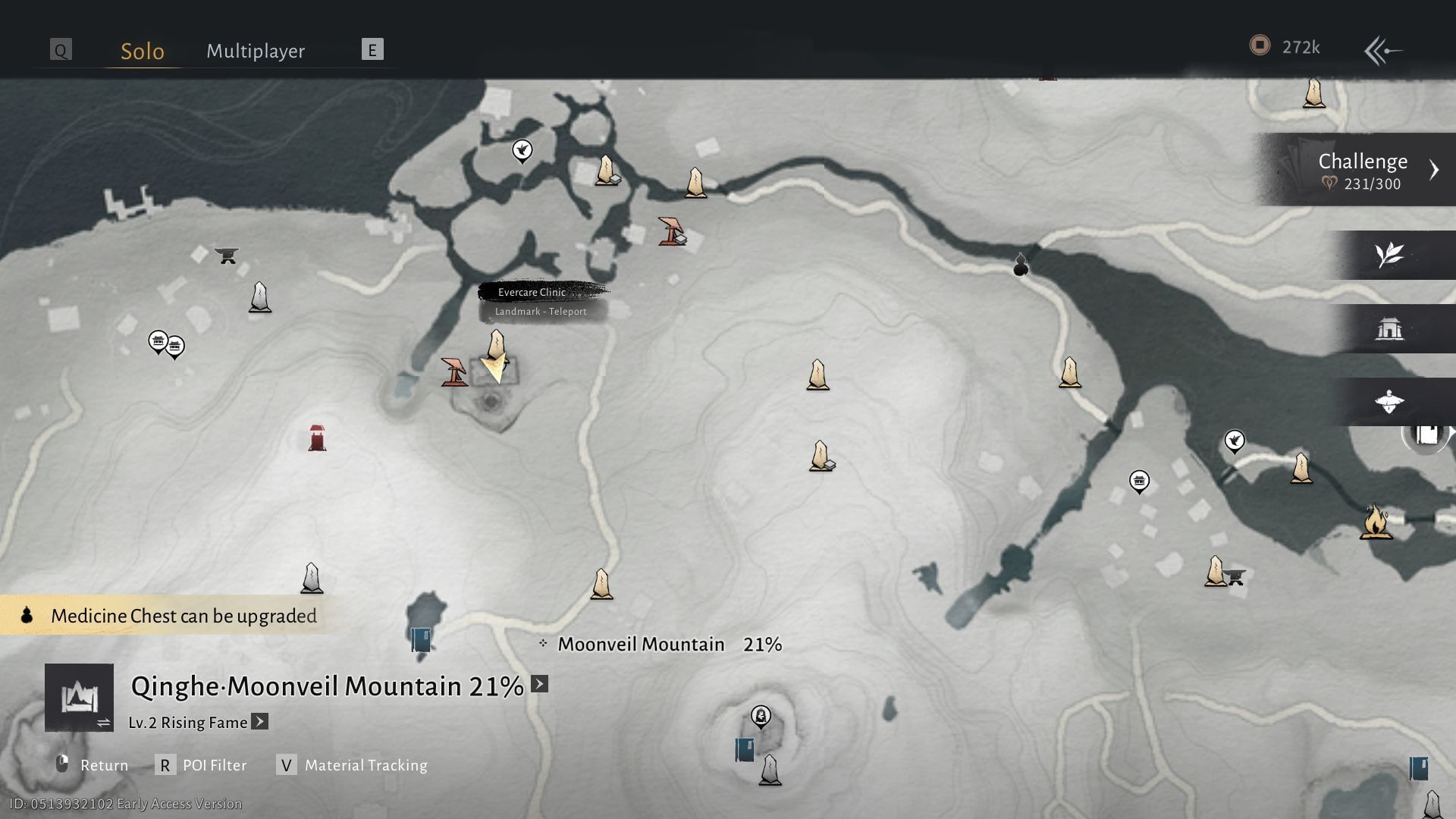
Task: Select the black gourd marker on the map
Action: click(1021, 265)
